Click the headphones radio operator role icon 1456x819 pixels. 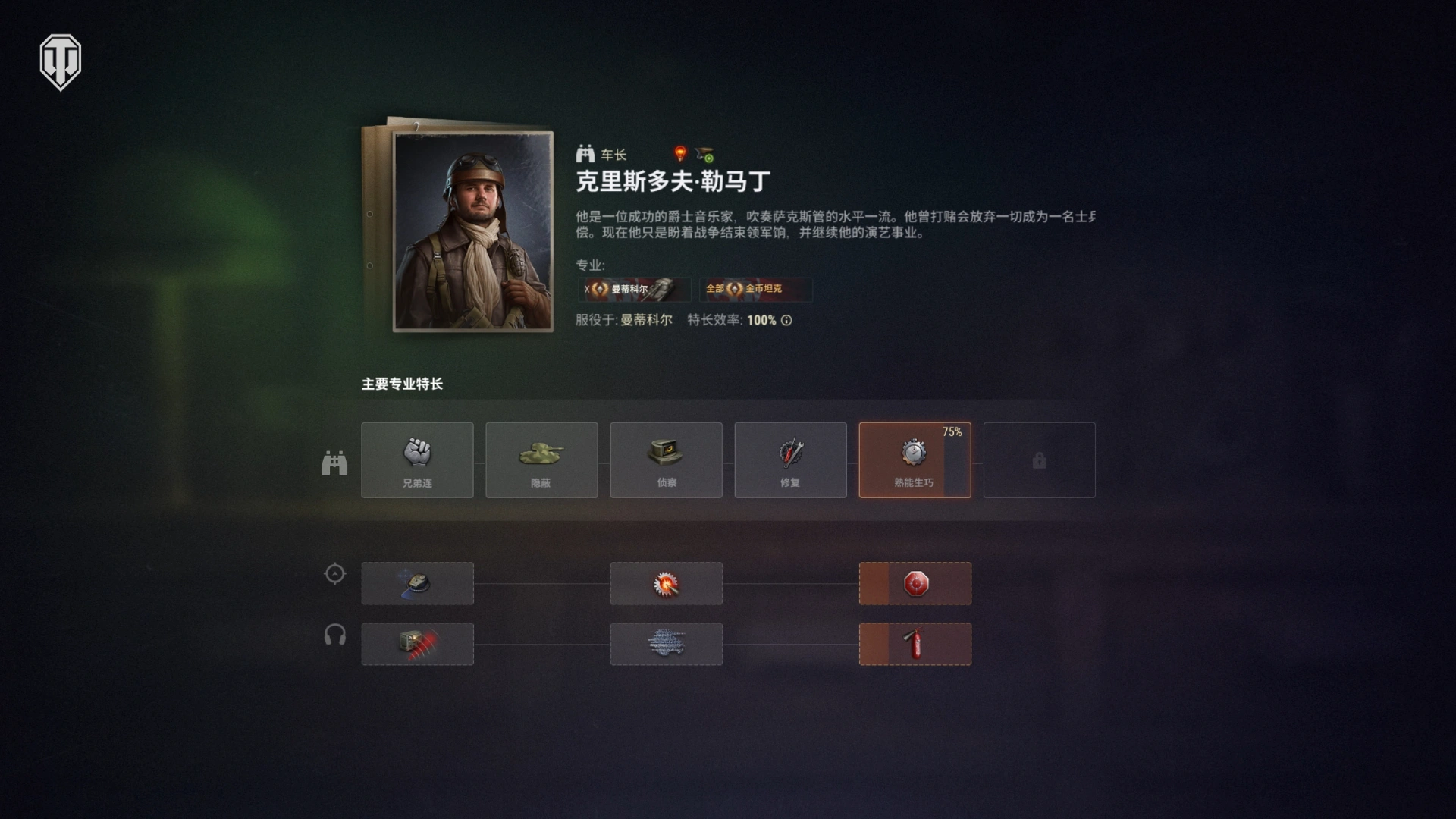coord(334,635)
